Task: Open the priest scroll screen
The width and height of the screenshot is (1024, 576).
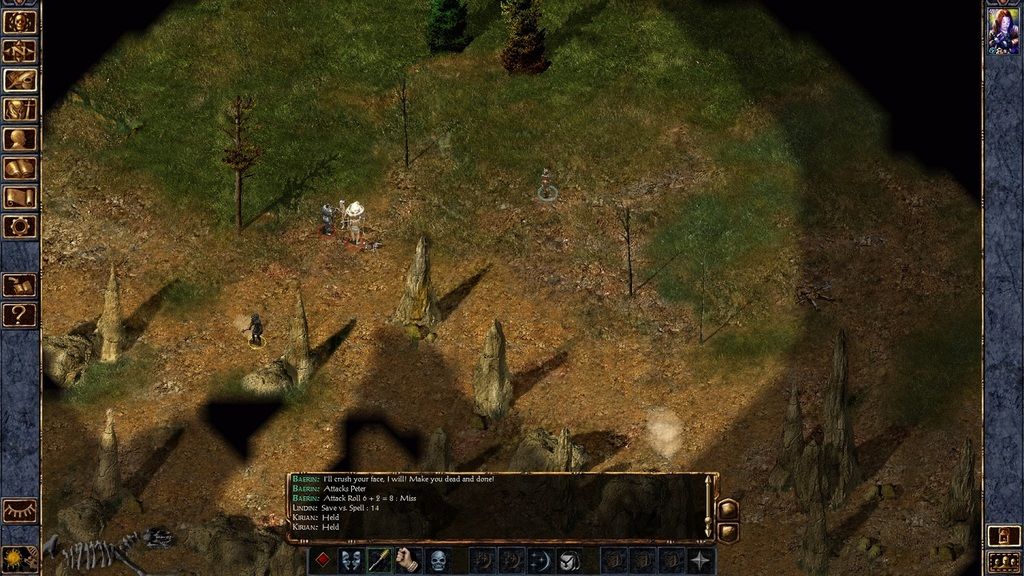Action: tap(19, 197)
